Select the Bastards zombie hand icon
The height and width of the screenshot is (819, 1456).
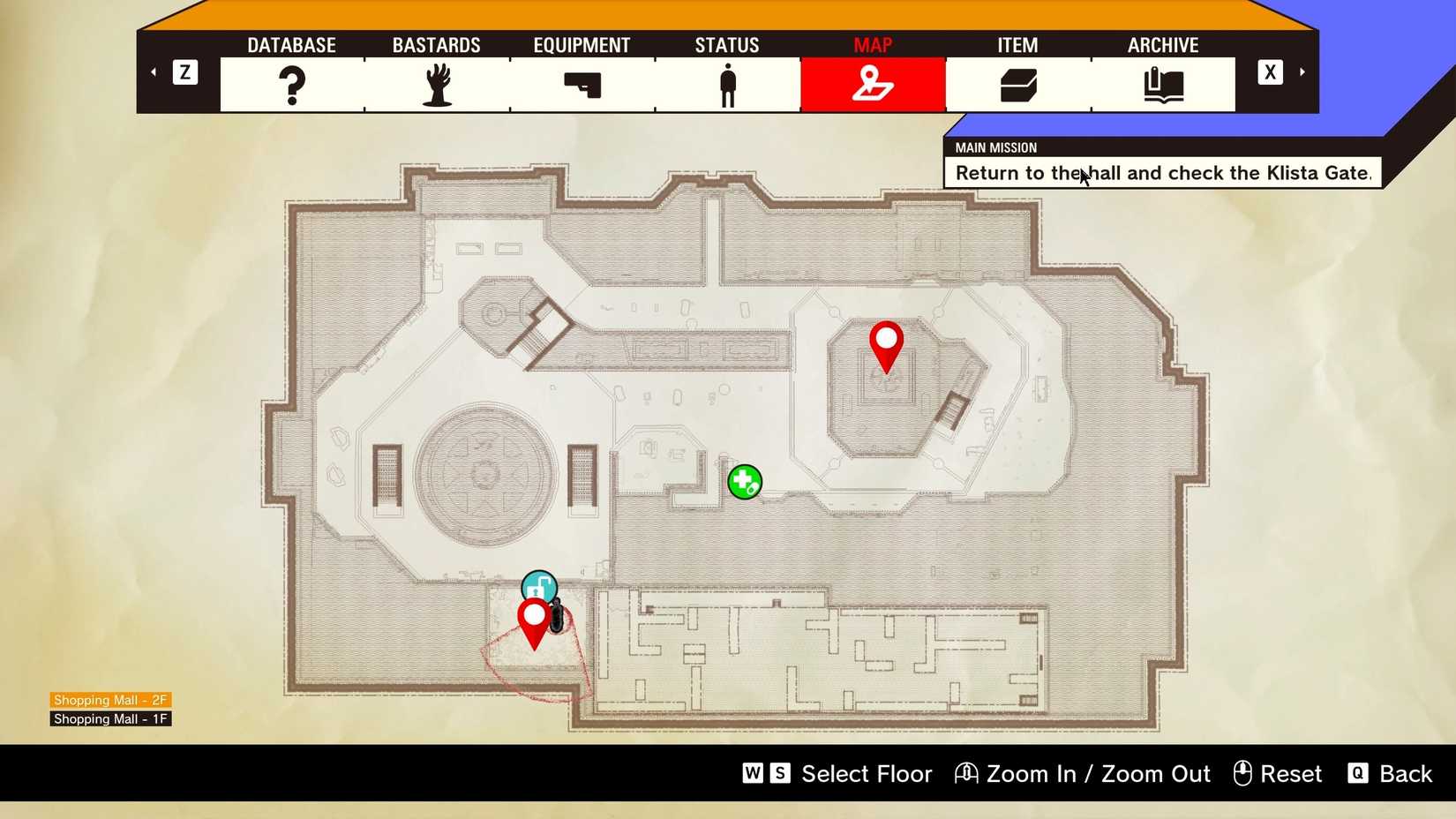436,84
